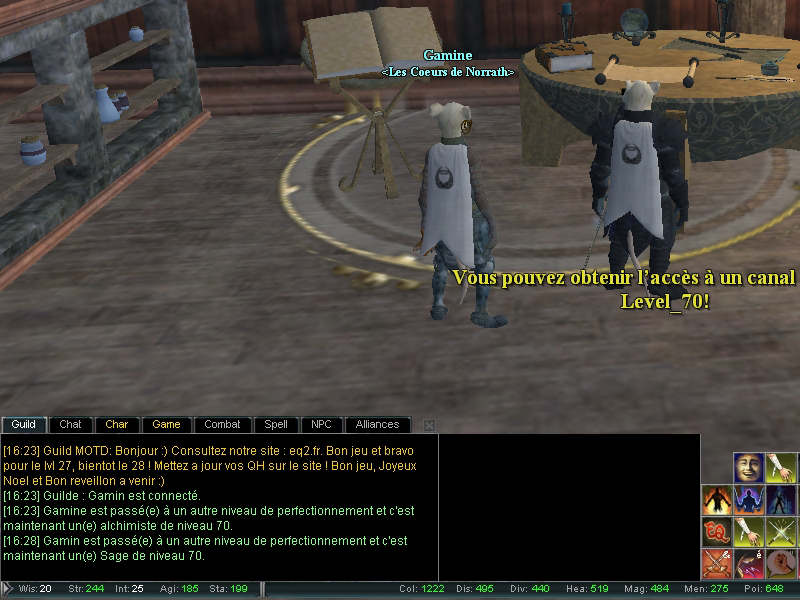Switch to the Guild chat tab

click(x=24, y=425)
